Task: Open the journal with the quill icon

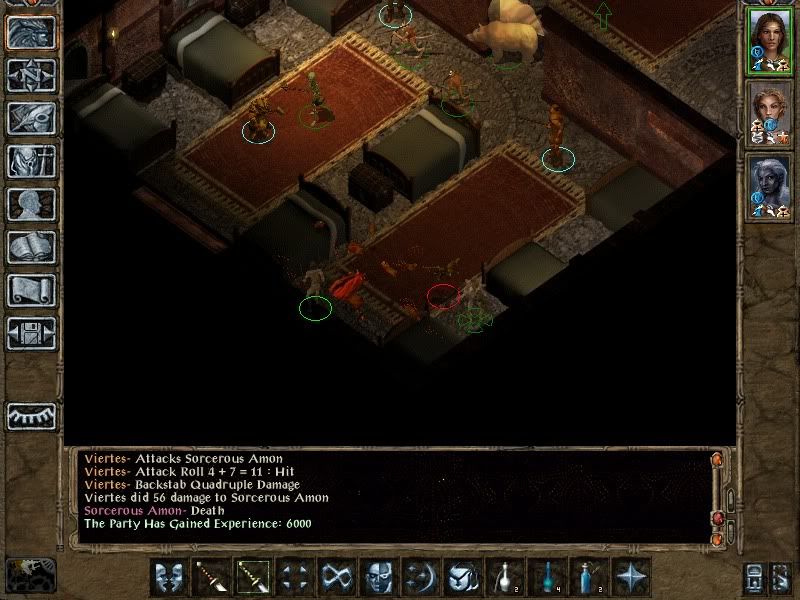Action: [31, 118]
